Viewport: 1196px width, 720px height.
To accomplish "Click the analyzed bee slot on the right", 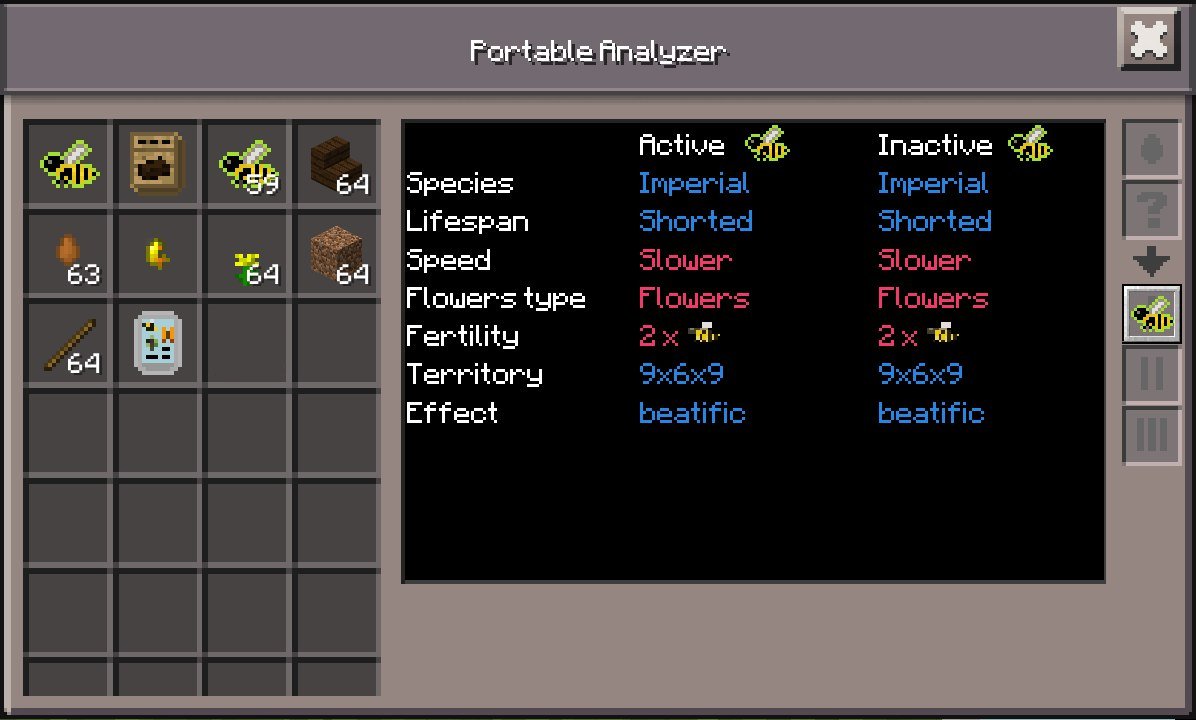I will coord(1150,314).
